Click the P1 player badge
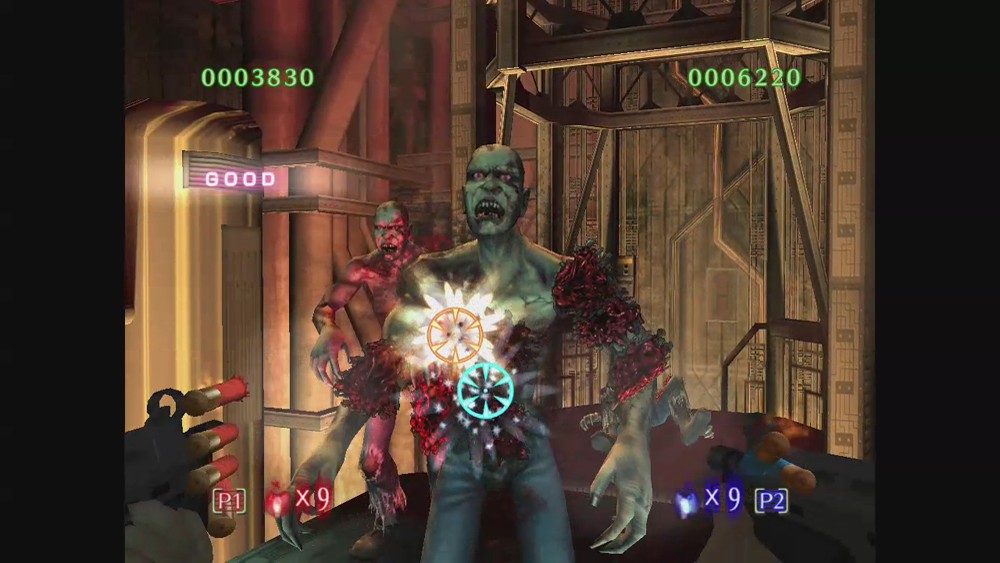1000x563 pixels. tap(228, 500)
